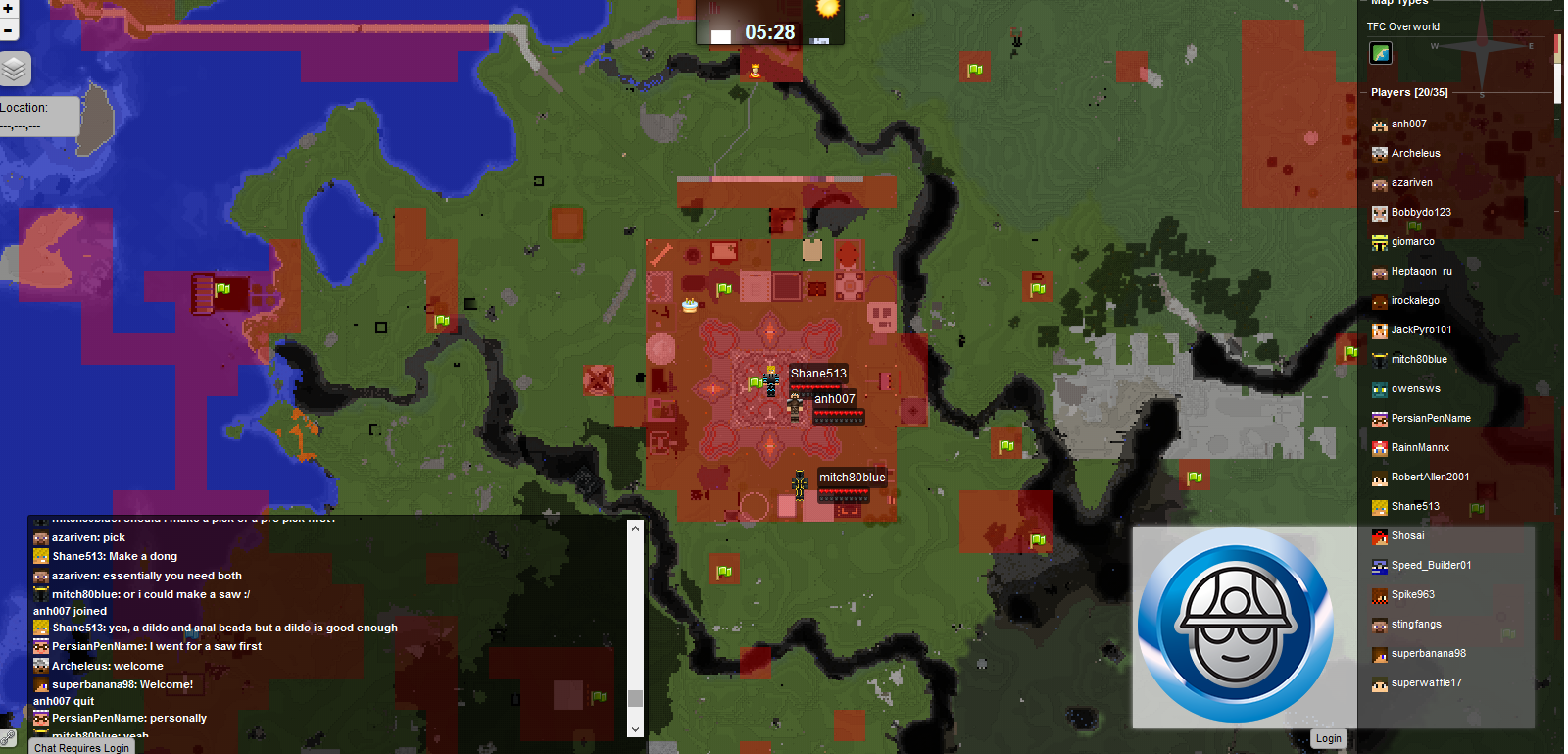
Task: Select Bobbydo123 in the players list
Action: pos(1420,213)
